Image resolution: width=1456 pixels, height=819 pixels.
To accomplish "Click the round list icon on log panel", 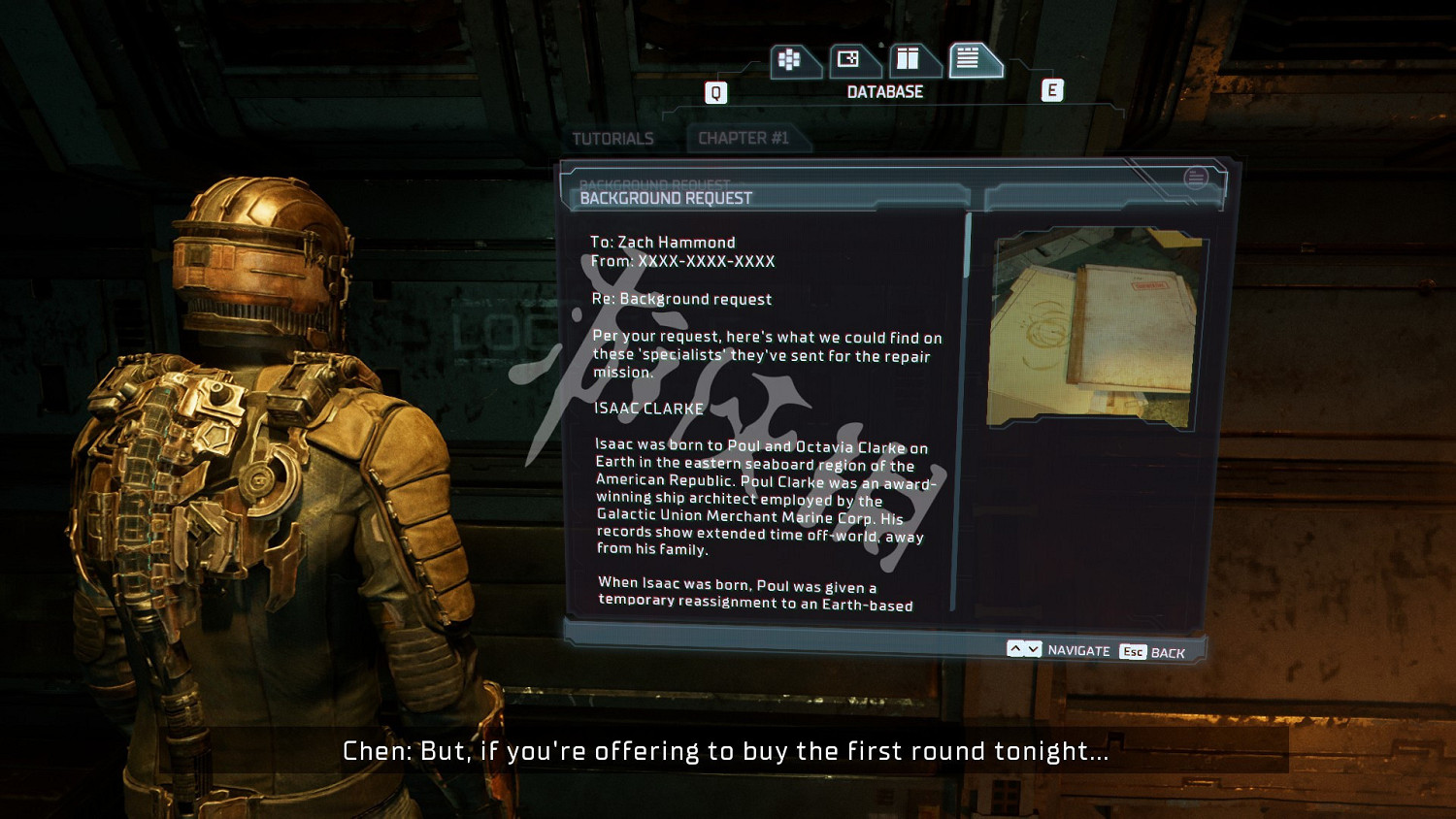I will click(x=1196, y=178).
